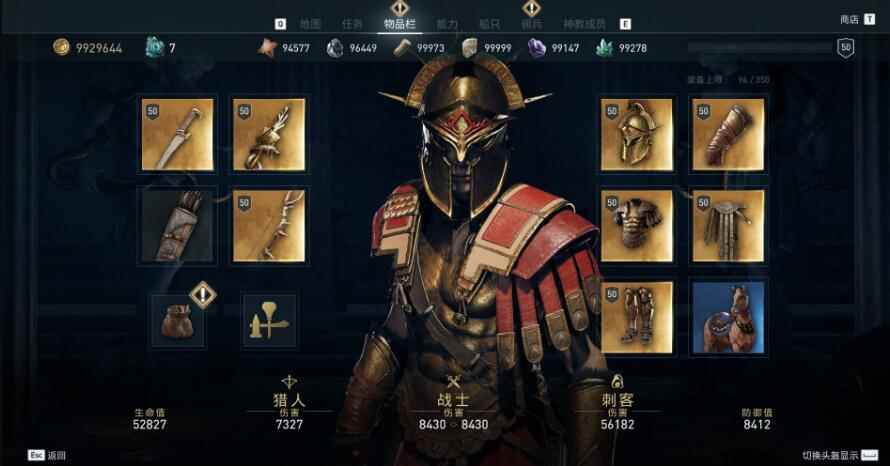
Task: Select the chest armor slot
Action: click(636, 225)
